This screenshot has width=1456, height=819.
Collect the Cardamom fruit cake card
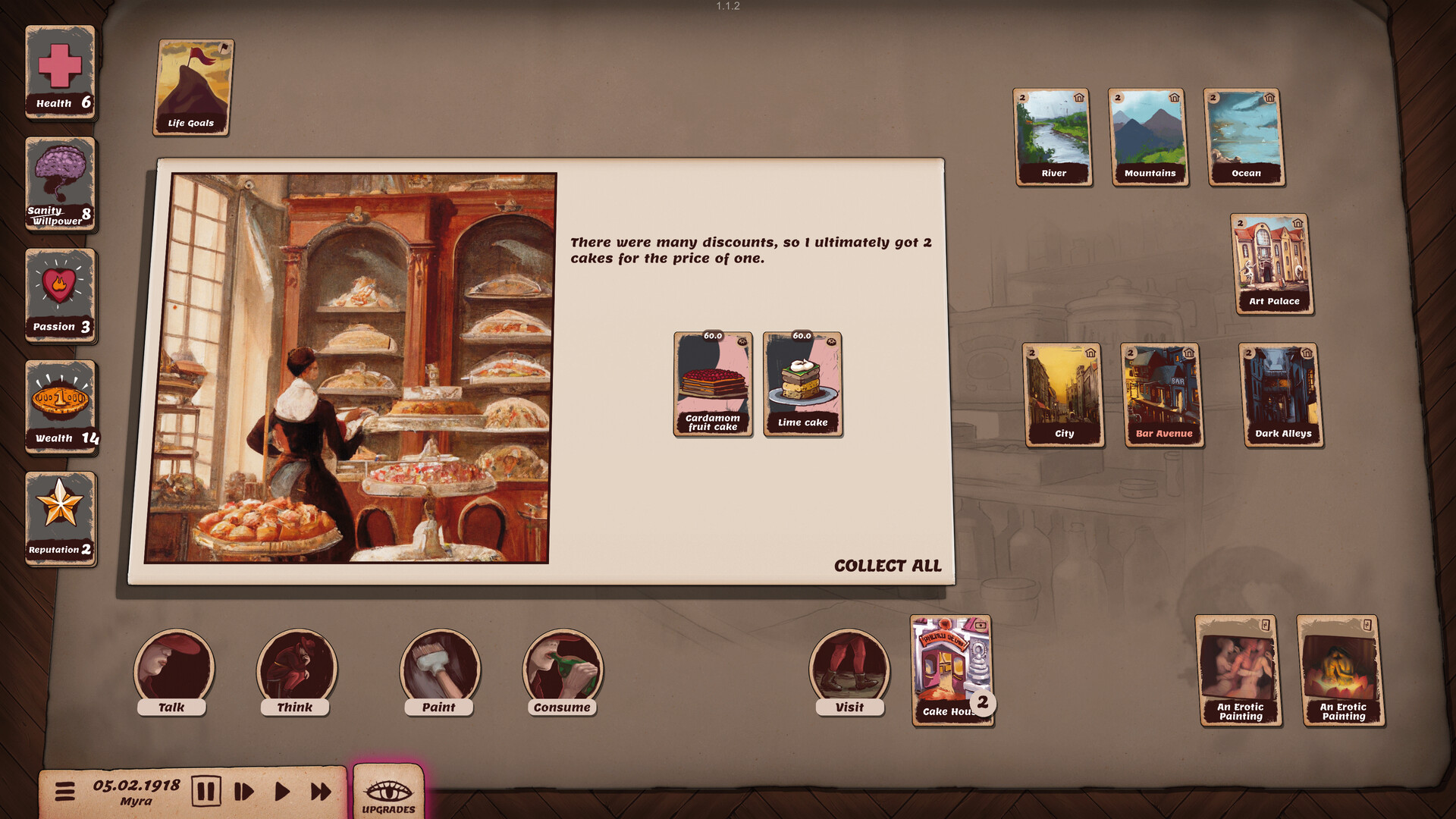click(712, 383)
